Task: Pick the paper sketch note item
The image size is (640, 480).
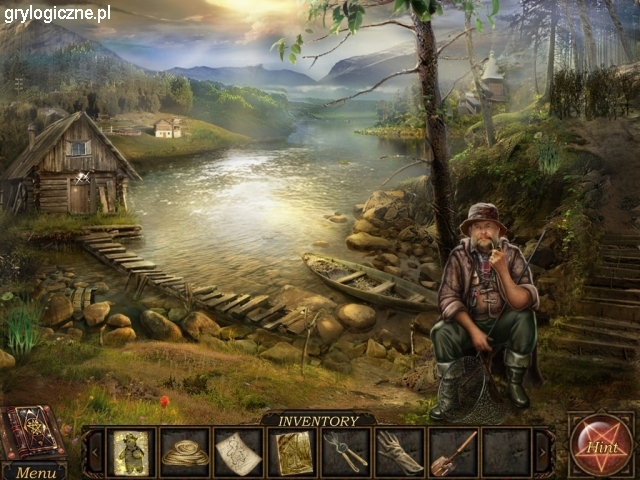Action: pos(238,452)
